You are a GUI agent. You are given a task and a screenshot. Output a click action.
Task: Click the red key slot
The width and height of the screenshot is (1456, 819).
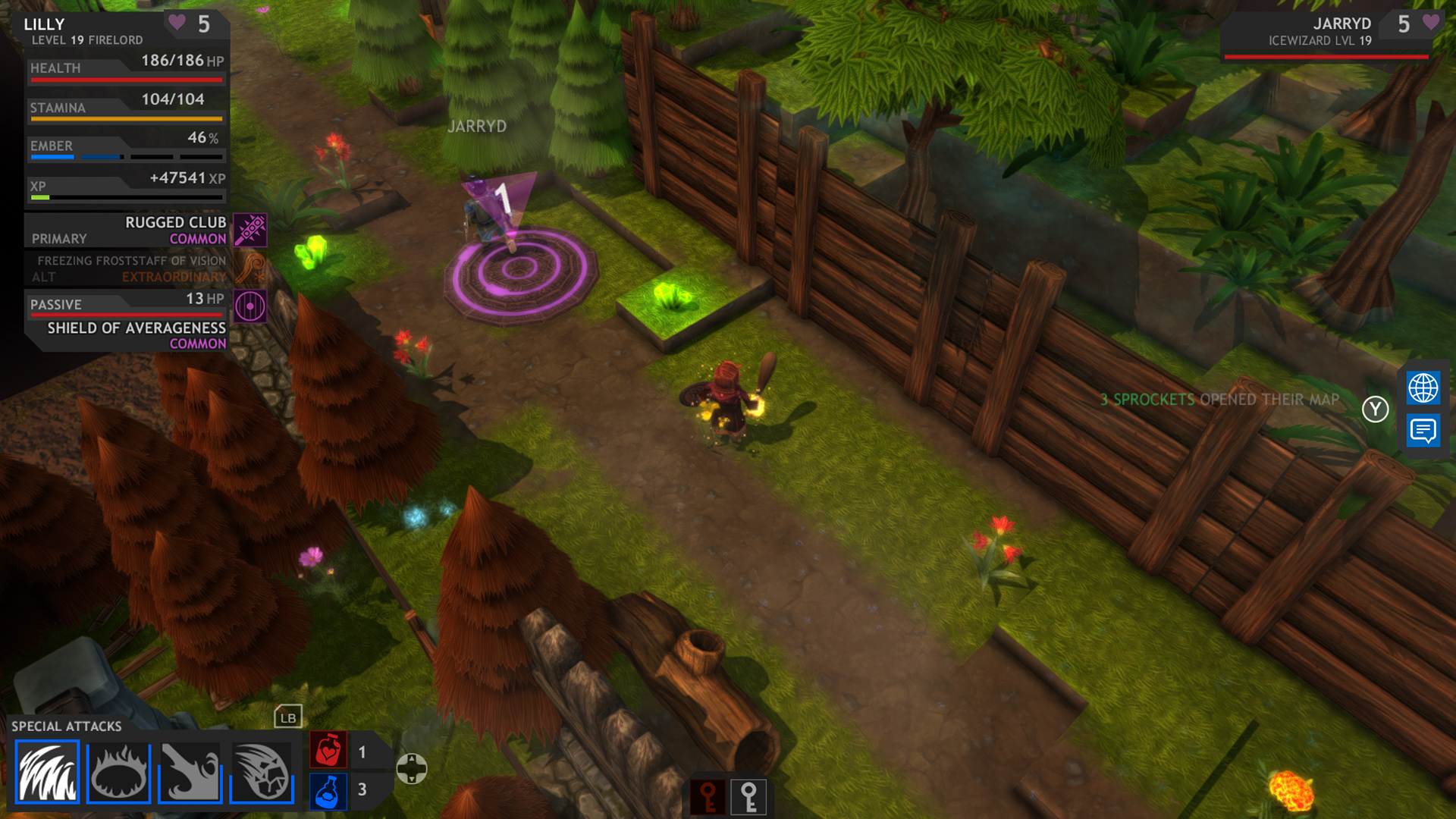click(708, 797)
